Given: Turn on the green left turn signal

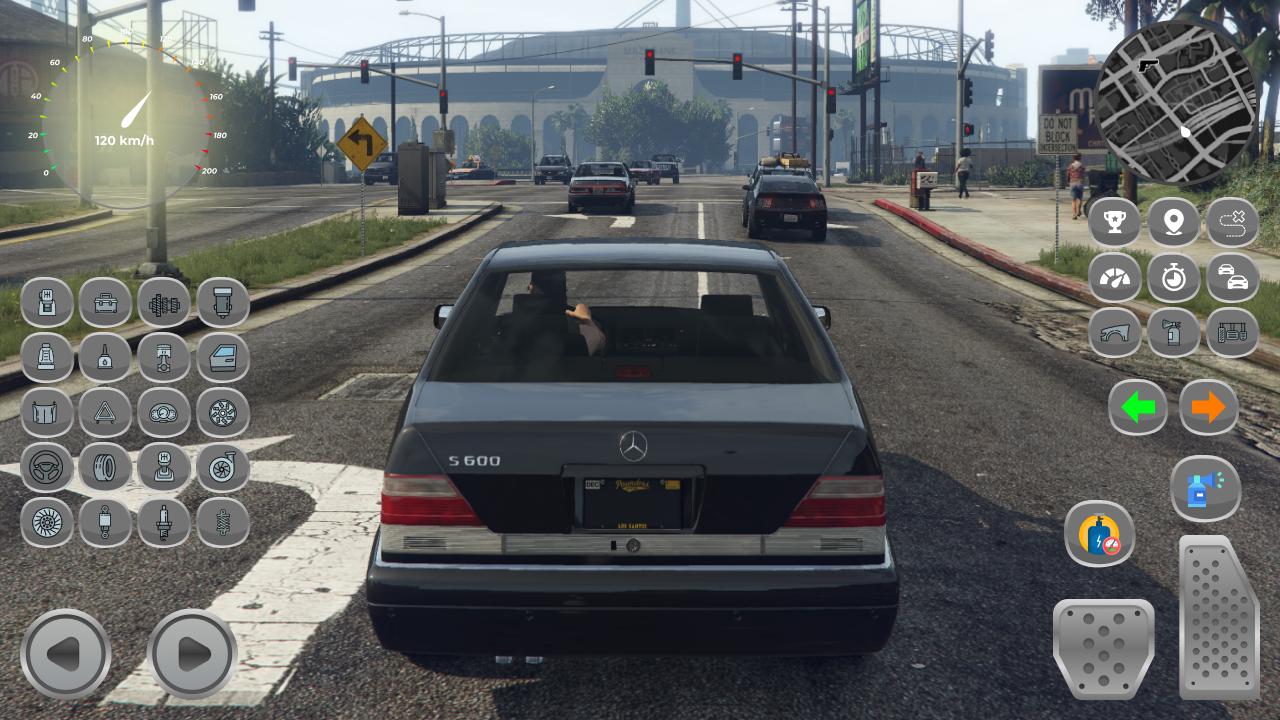Looking at the screenshot, I should pos(1137,407).
